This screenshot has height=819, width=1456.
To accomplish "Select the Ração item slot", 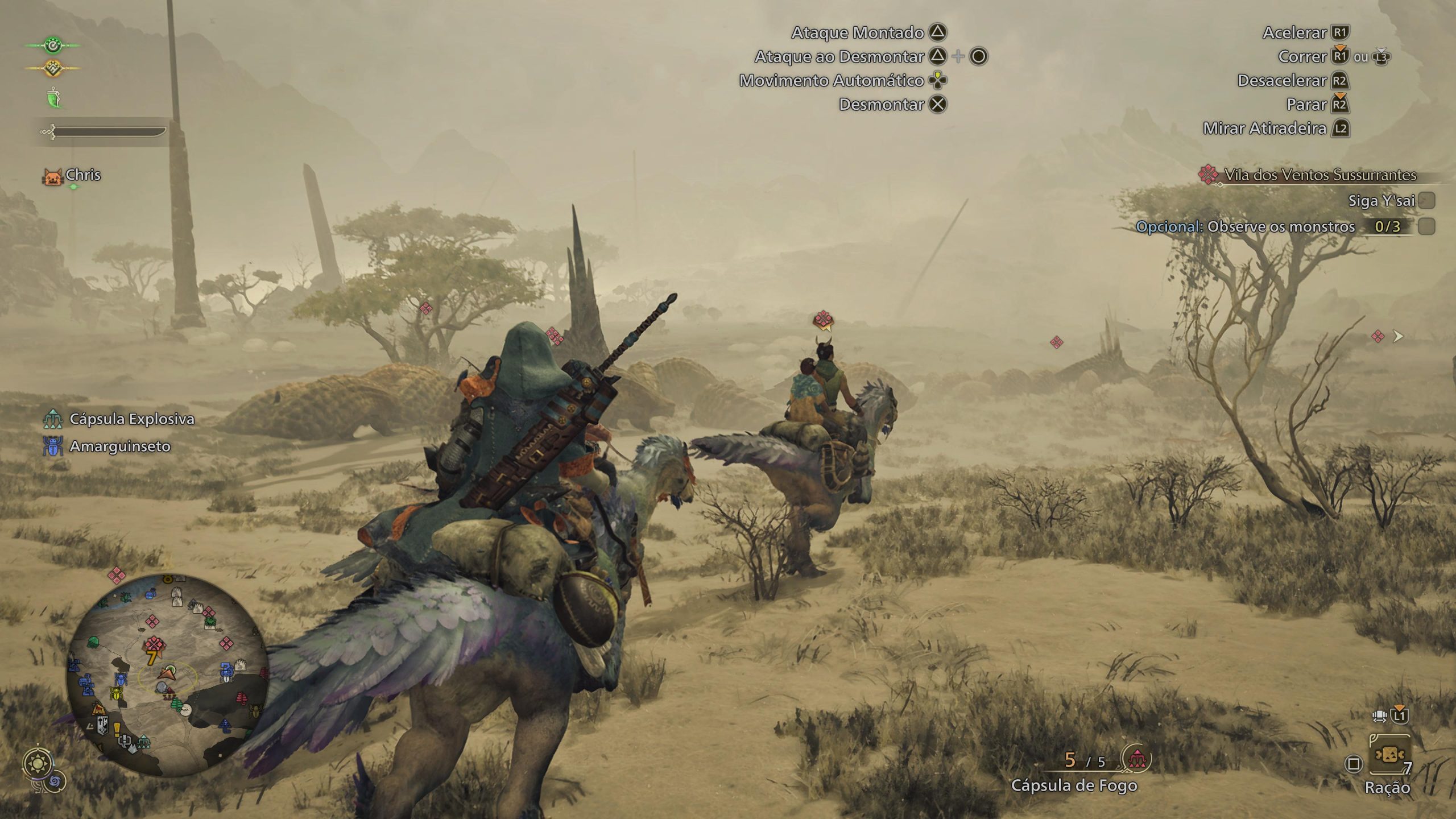I will [1389, 755].
